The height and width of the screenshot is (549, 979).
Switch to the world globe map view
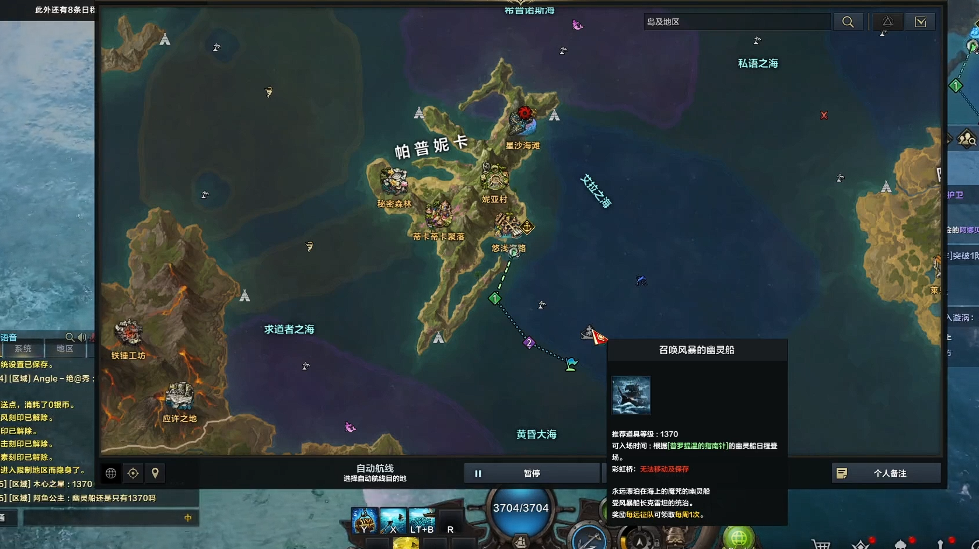tap(111, 473)
